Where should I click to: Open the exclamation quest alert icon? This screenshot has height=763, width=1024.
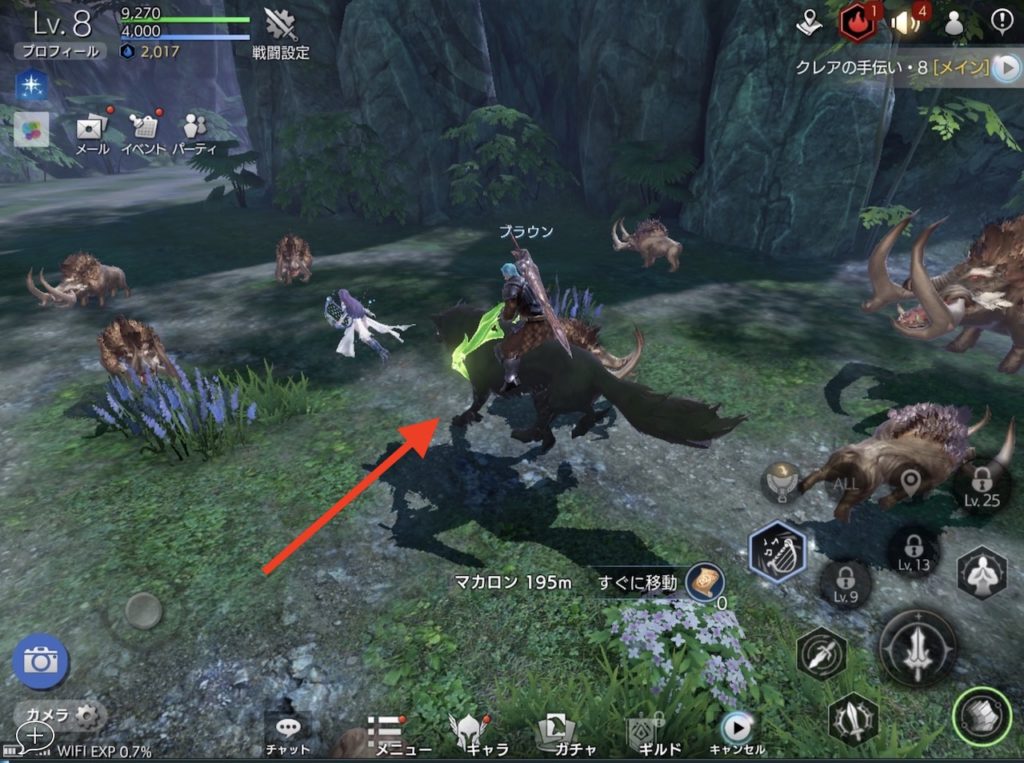tap(1002, 21)
